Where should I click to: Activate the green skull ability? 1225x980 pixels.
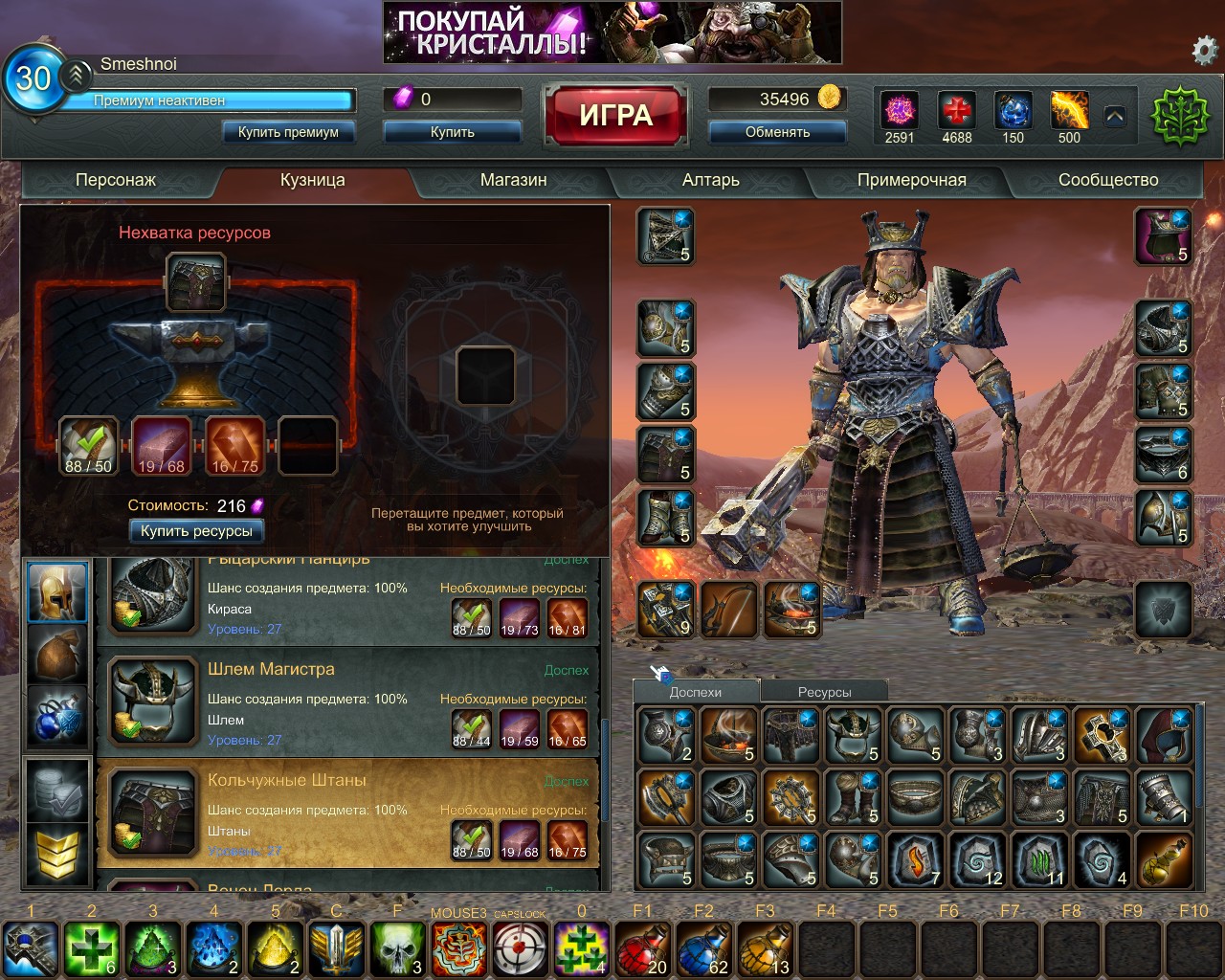tap(398, 948)
